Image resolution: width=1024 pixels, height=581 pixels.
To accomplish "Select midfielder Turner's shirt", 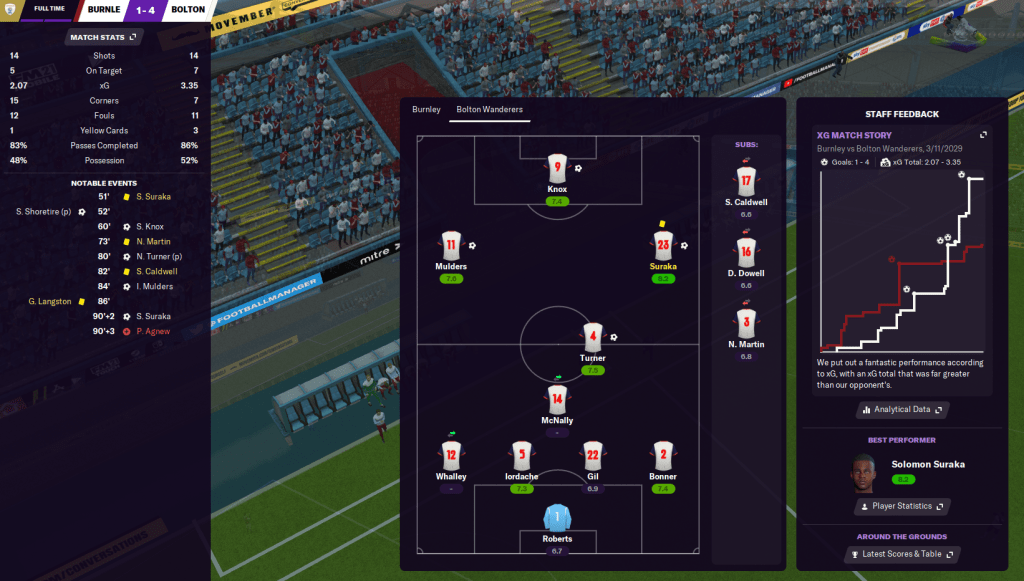I will point(592,337).
